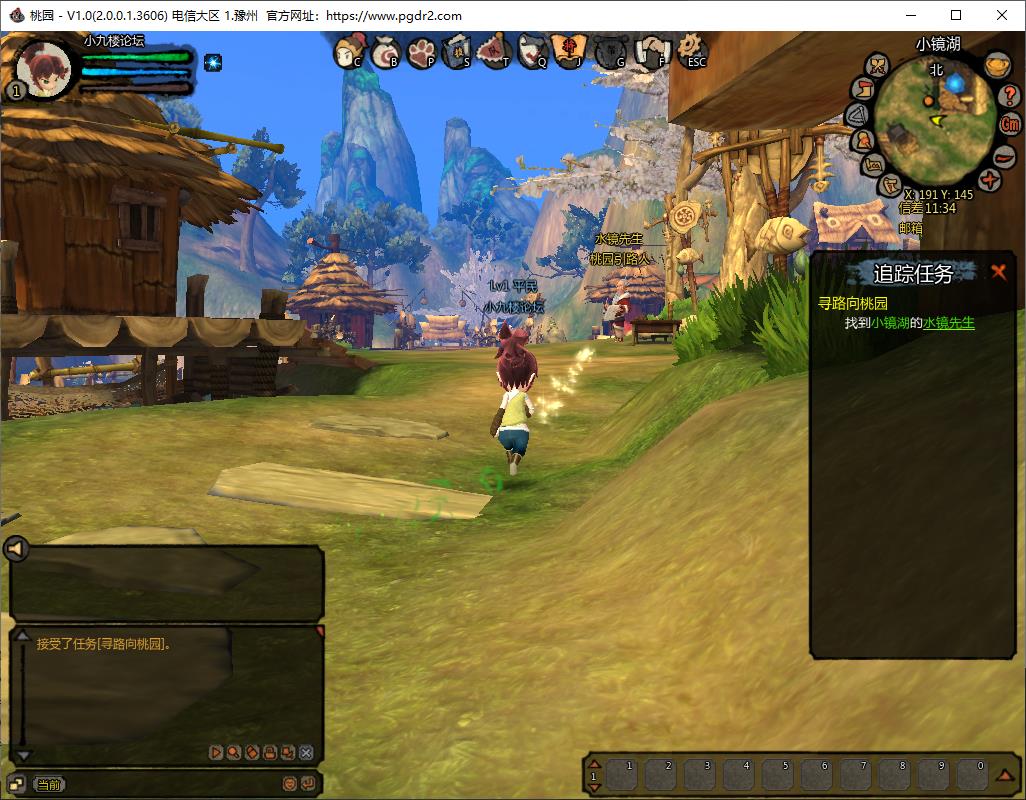Open the bag icon labeled B

(x=386, y=50)
